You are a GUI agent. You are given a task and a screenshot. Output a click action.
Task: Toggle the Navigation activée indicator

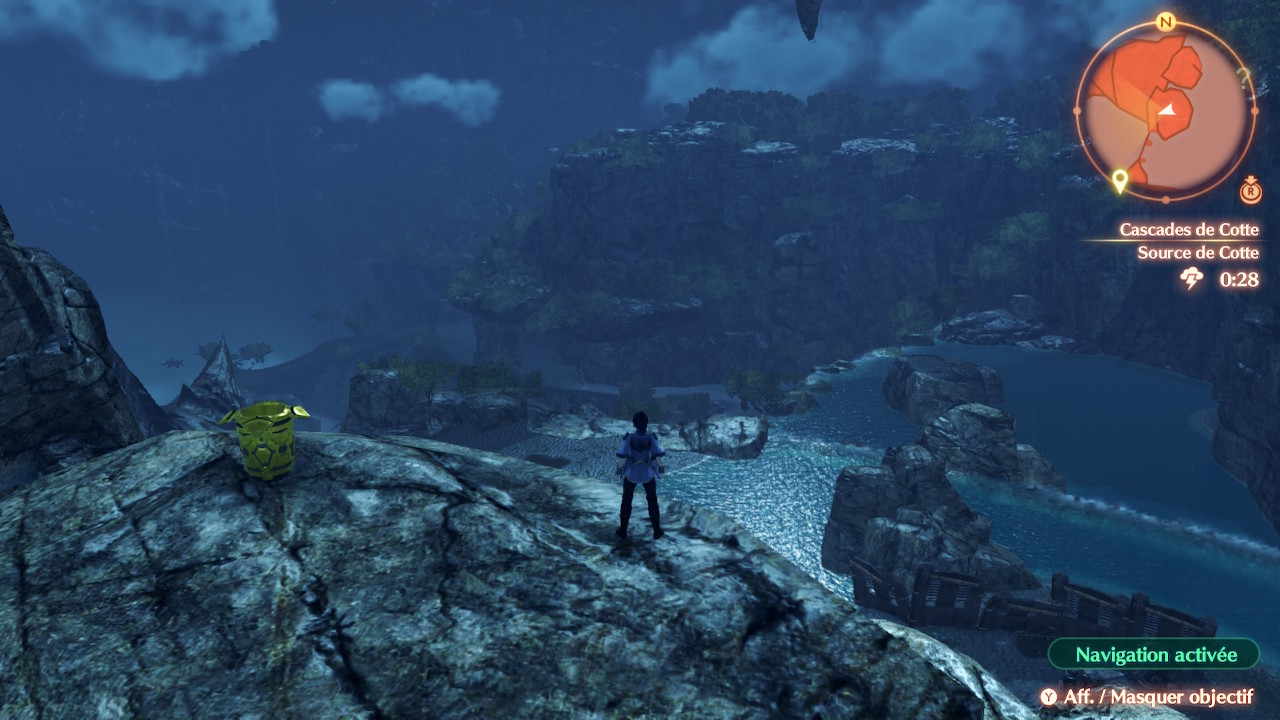pos(1155,655)
